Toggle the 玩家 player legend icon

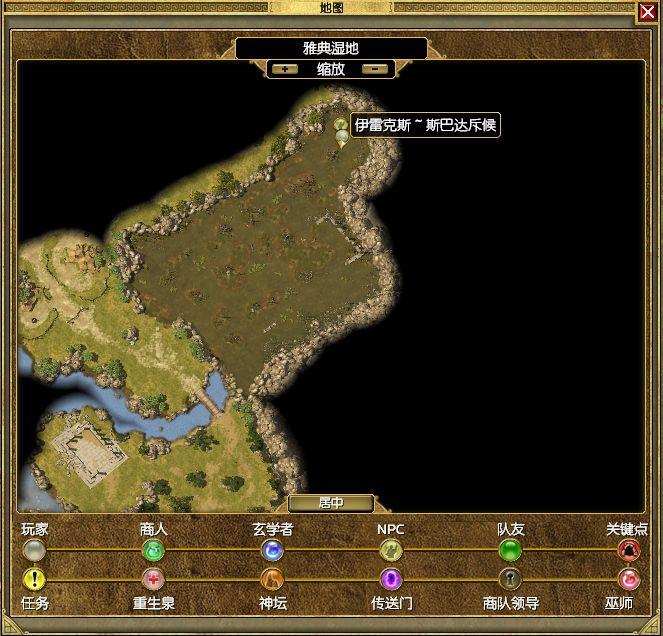(34, 550)
